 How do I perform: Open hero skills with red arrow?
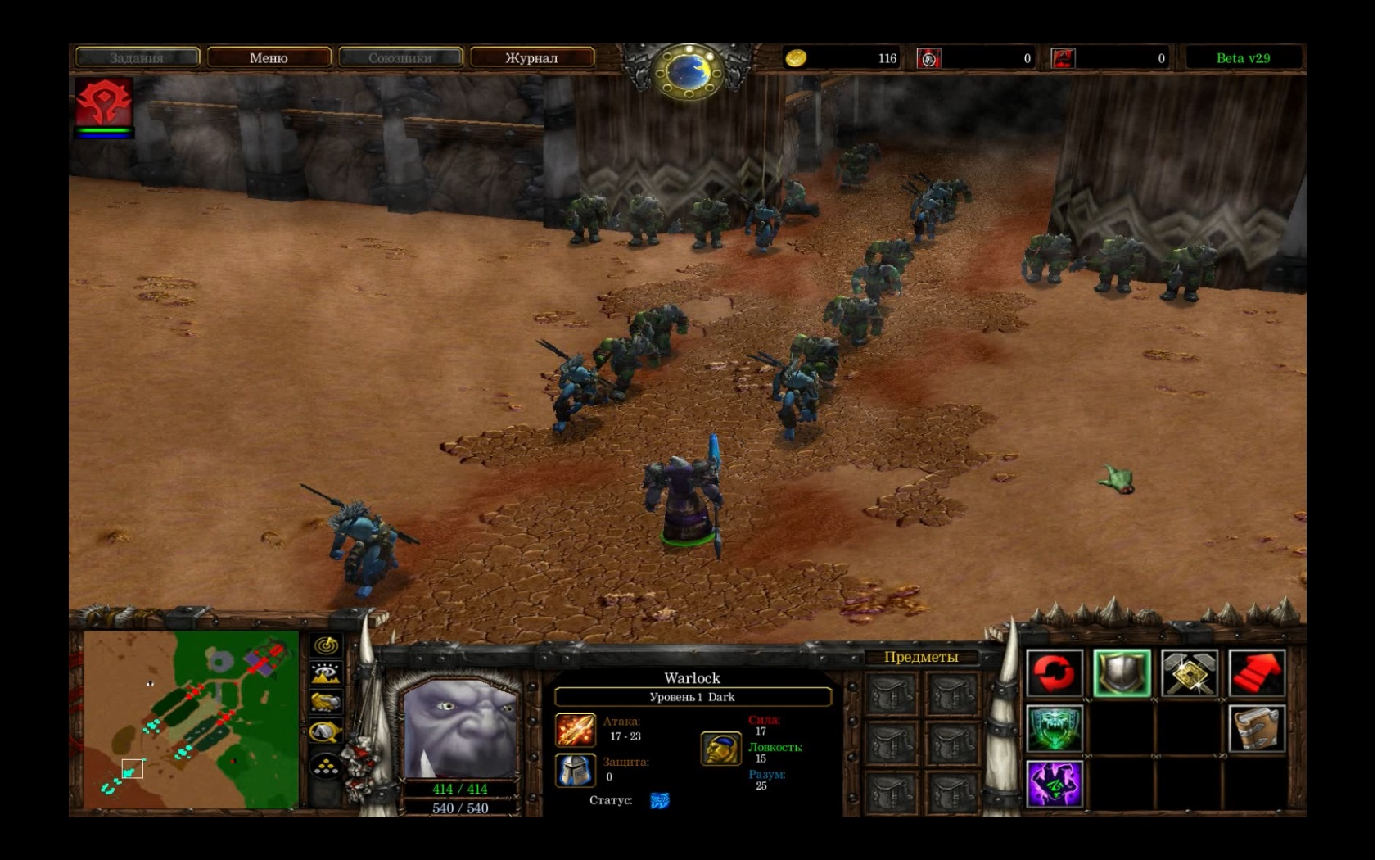(x=1257, y=673)
